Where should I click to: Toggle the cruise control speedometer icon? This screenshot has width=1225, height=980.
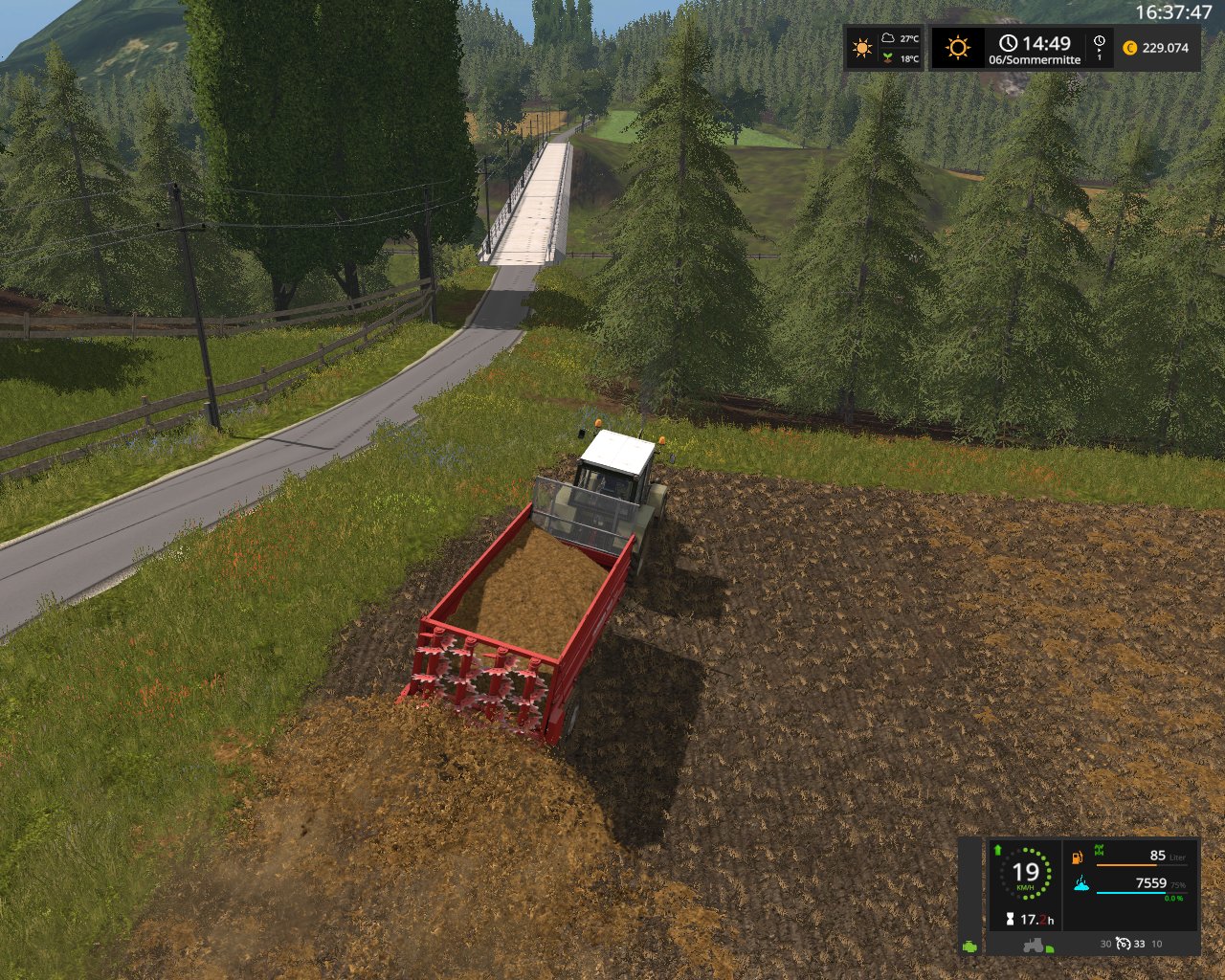pyautogui.click(x=1124, y=944)
